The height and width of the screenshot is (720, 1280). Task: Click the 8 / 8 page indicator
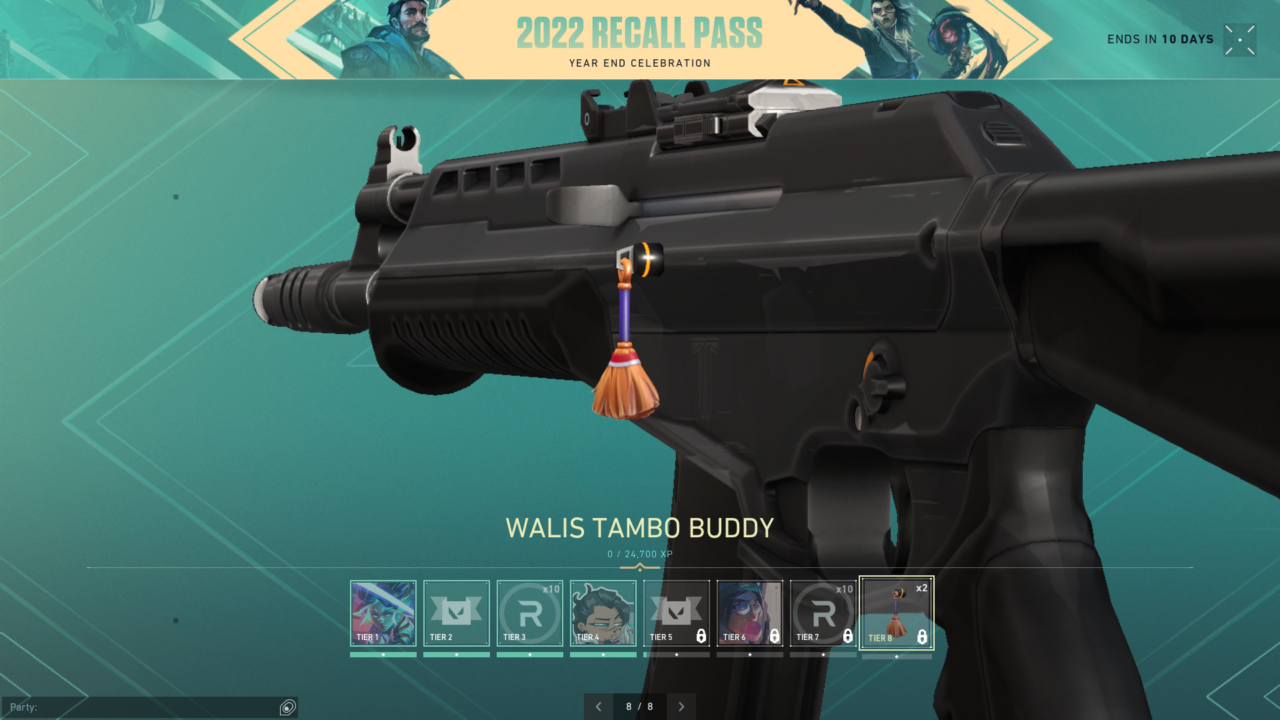click(640, 706)
